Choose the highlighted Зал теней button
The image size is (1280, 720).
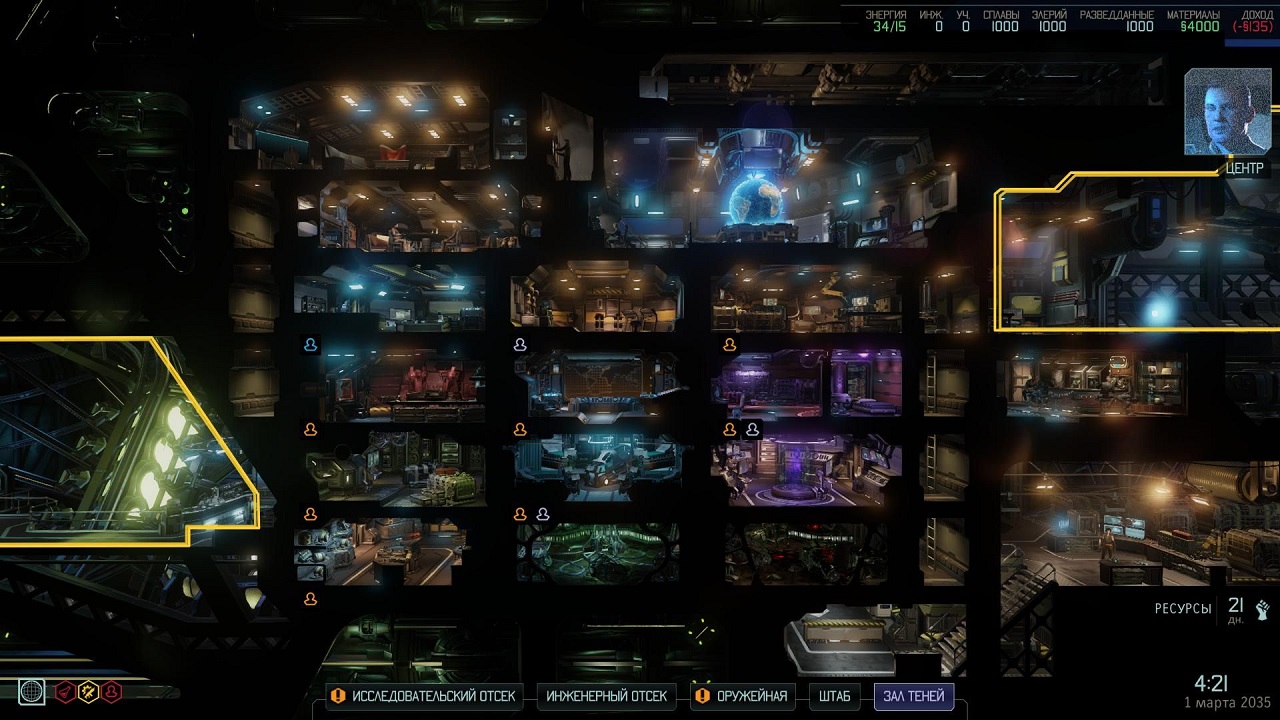click(x=913, y=696)
